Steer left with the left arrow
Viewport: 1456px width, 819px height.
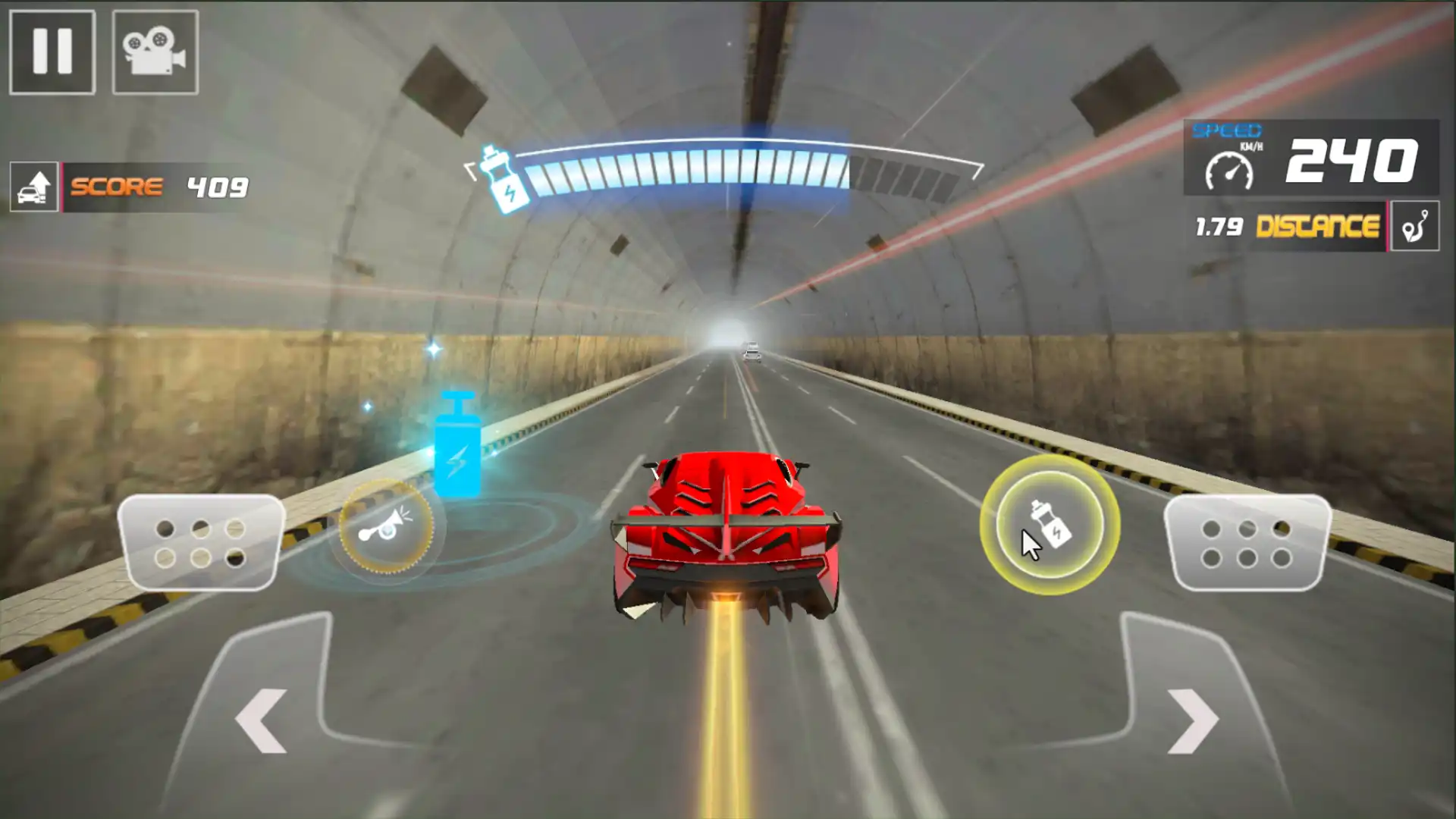pyautogui.click(x=262, y=720)
